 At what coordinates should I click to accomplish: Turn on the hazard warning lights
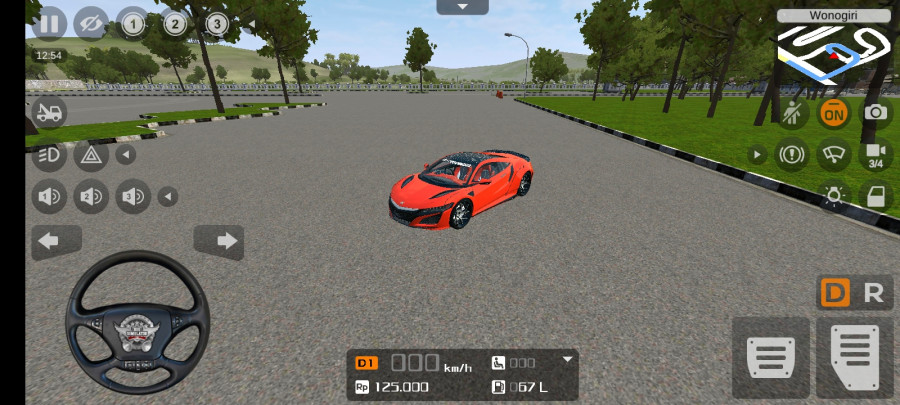click(91, 155)
